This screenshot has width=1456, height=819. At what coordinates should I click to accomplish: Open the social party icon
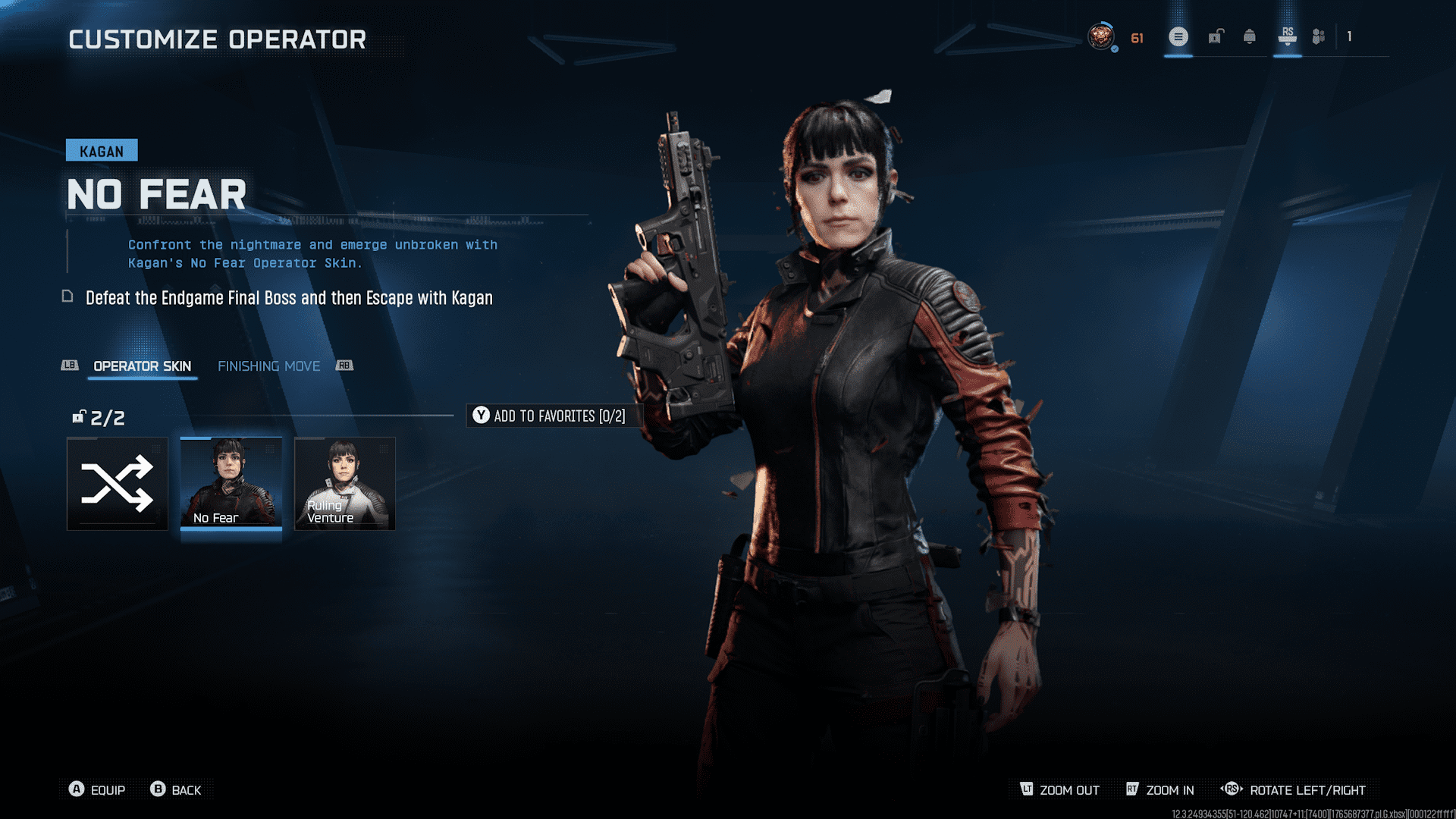(x=1319, y=36)
